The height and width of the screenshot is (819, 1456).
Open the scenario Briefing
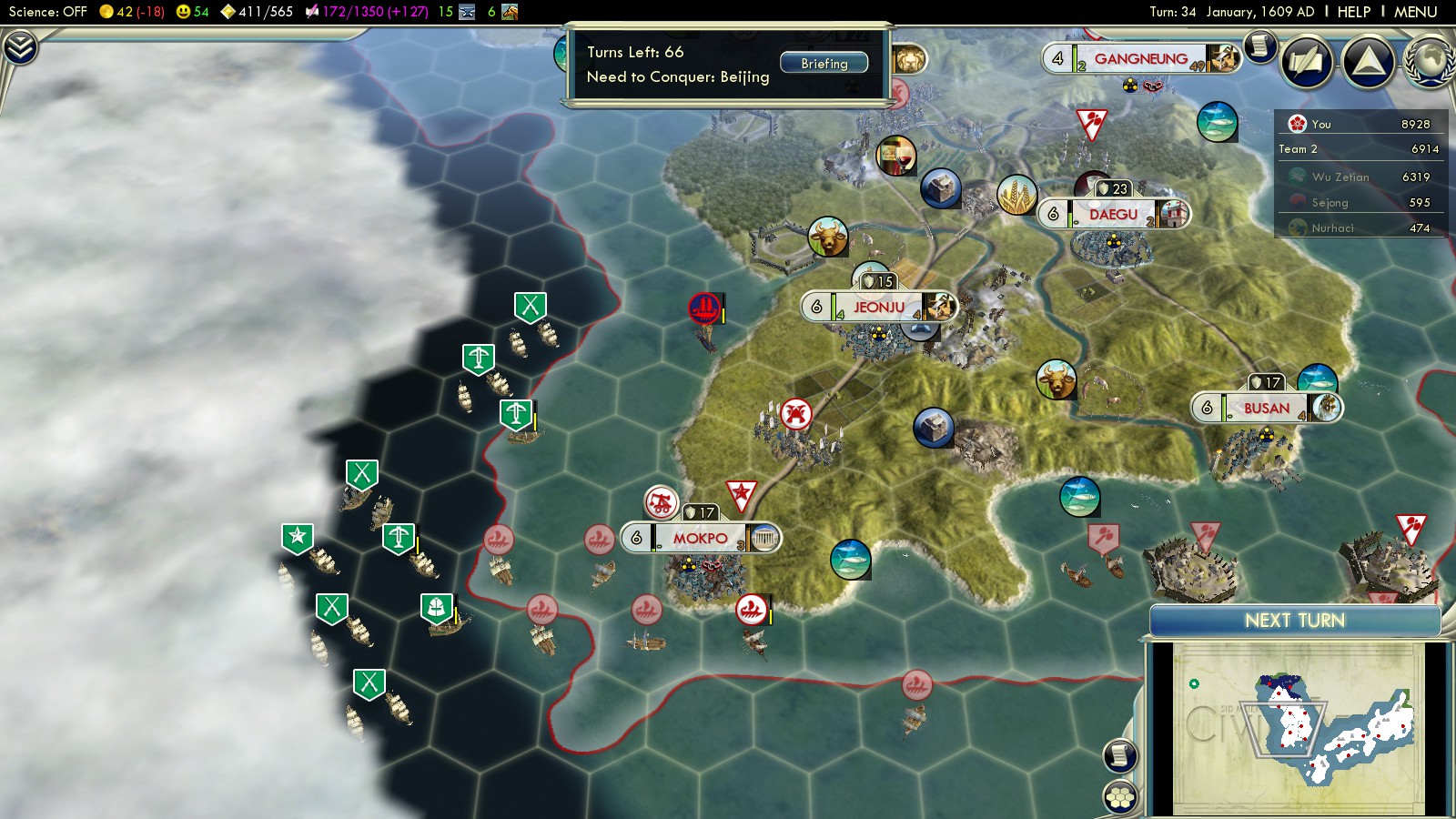[x=824, y=64]
